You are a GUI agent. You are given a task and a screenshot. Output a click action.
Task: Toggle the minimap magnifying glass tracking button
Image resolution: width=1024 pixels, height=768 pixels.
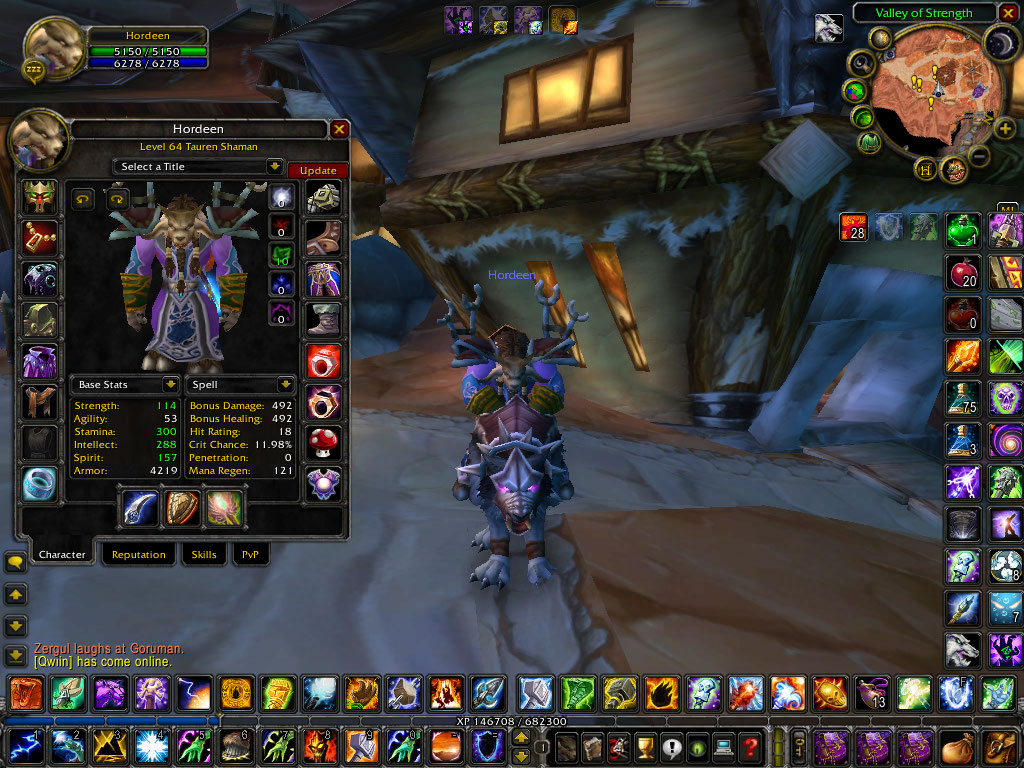[x=861, y=63]
